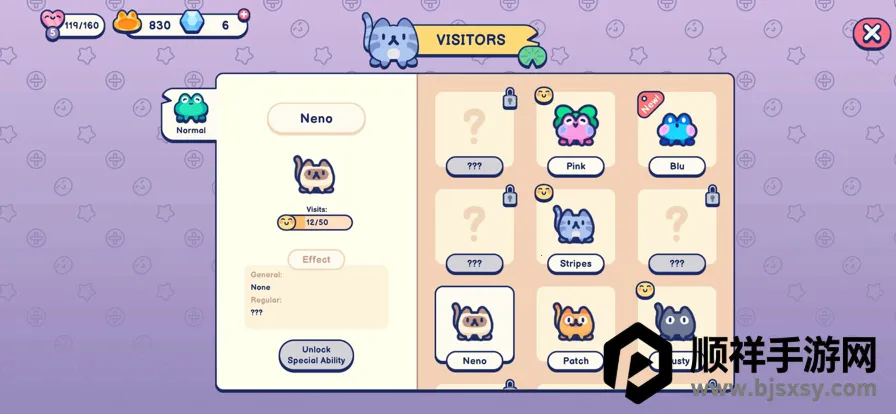Screen dimensions: 896x414
Task: Close the Visitors panel with the X
Action: [868, 34]
